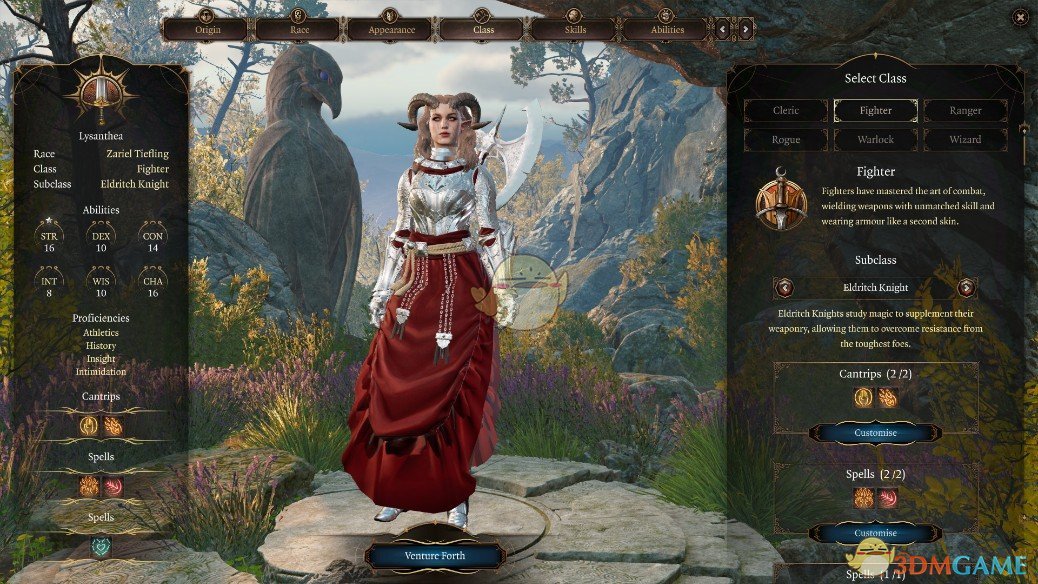
Task: Customise the Spells selection
Action: [875, 533]
